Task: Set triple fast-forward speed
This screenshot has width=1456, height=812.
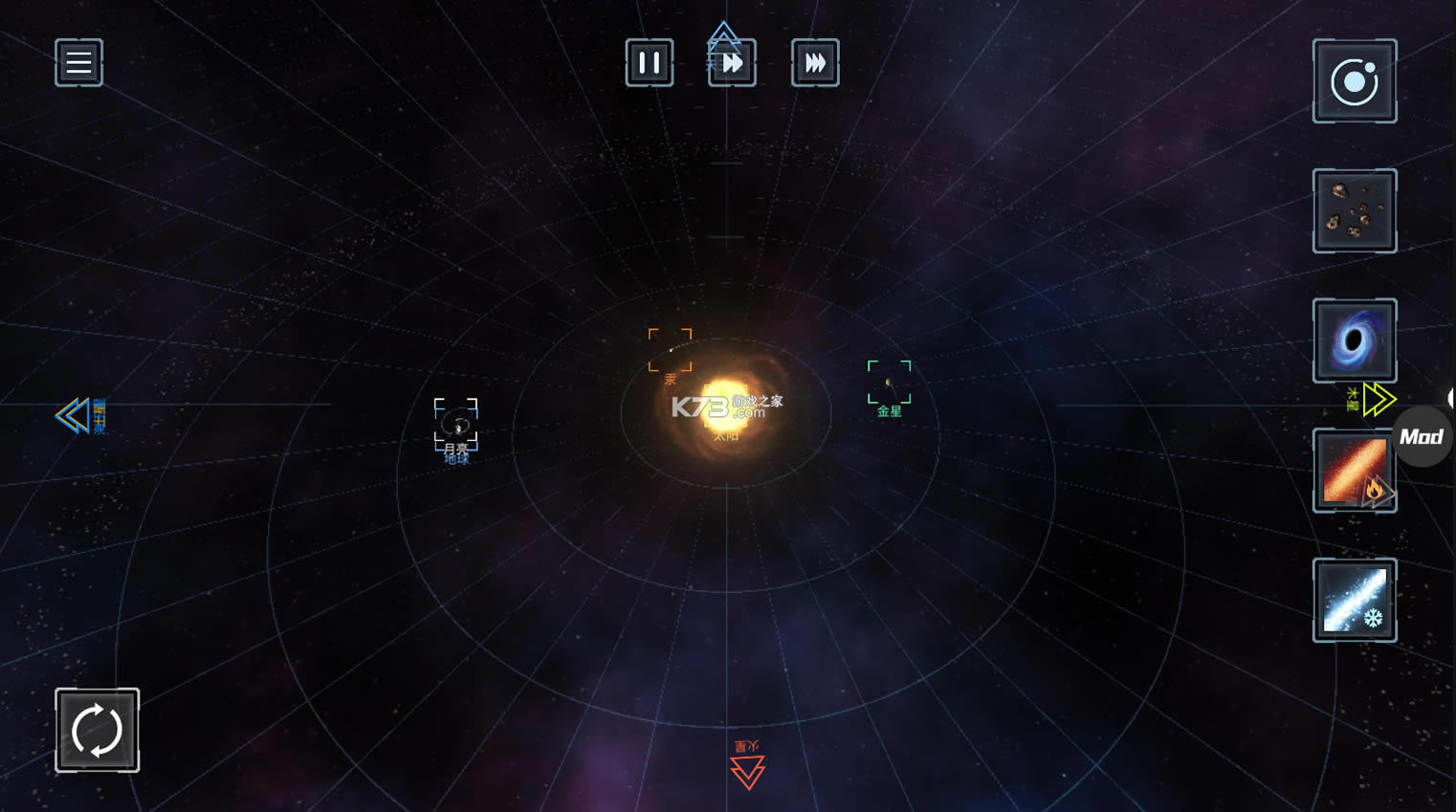Action: (x=815, y=63)
